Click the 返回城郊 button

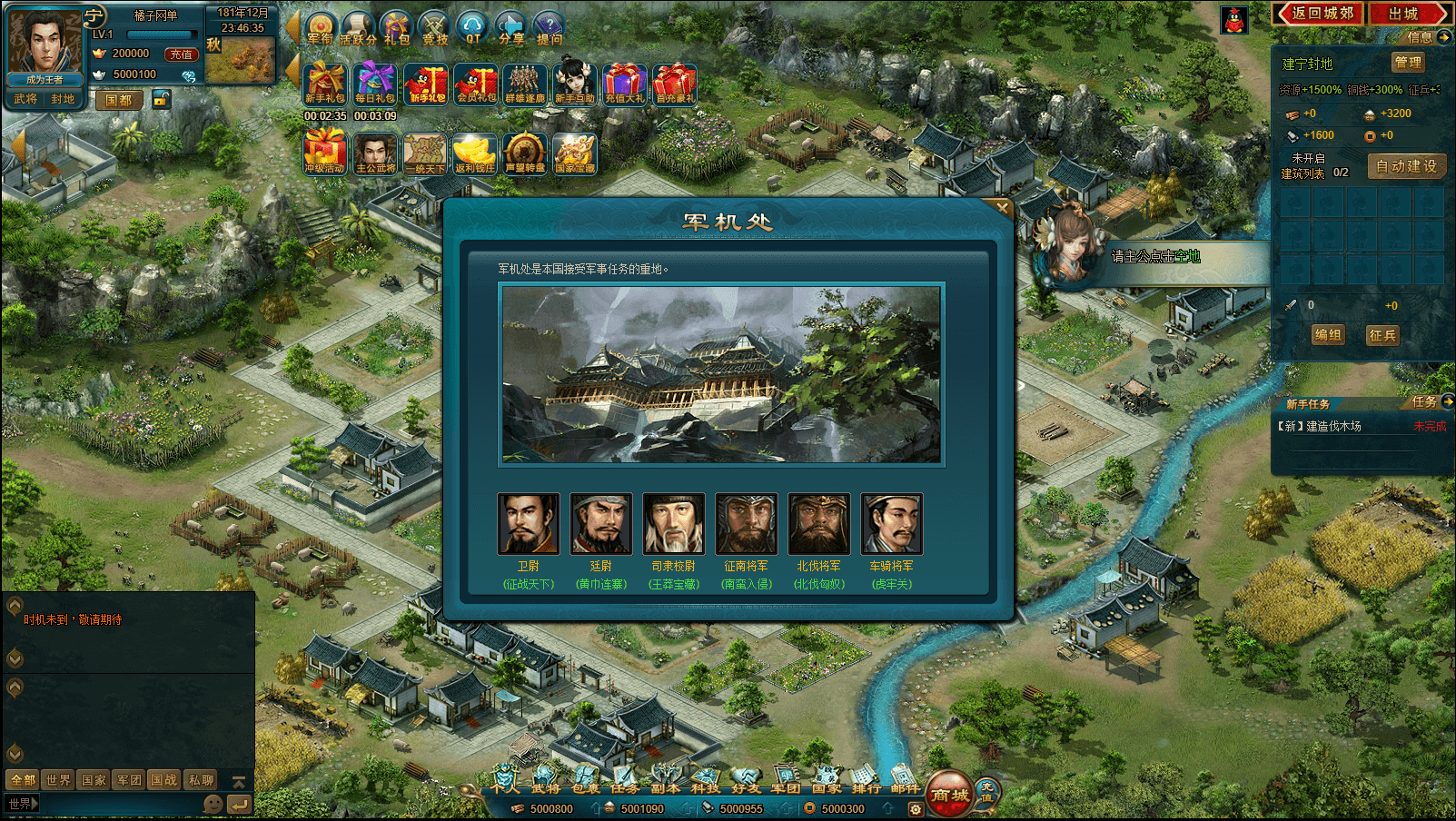tap(1319, 14)
